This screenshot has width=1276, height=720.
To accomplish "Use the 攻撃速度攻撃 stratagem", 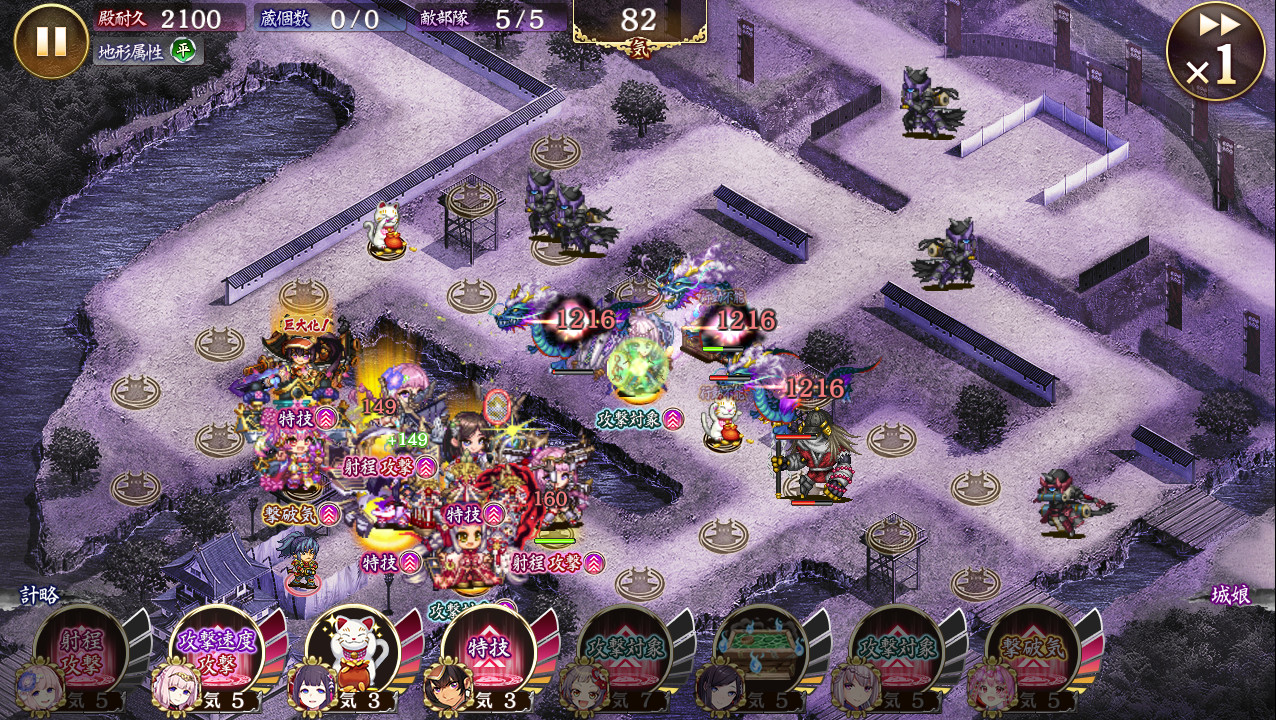I will [217, 651].
